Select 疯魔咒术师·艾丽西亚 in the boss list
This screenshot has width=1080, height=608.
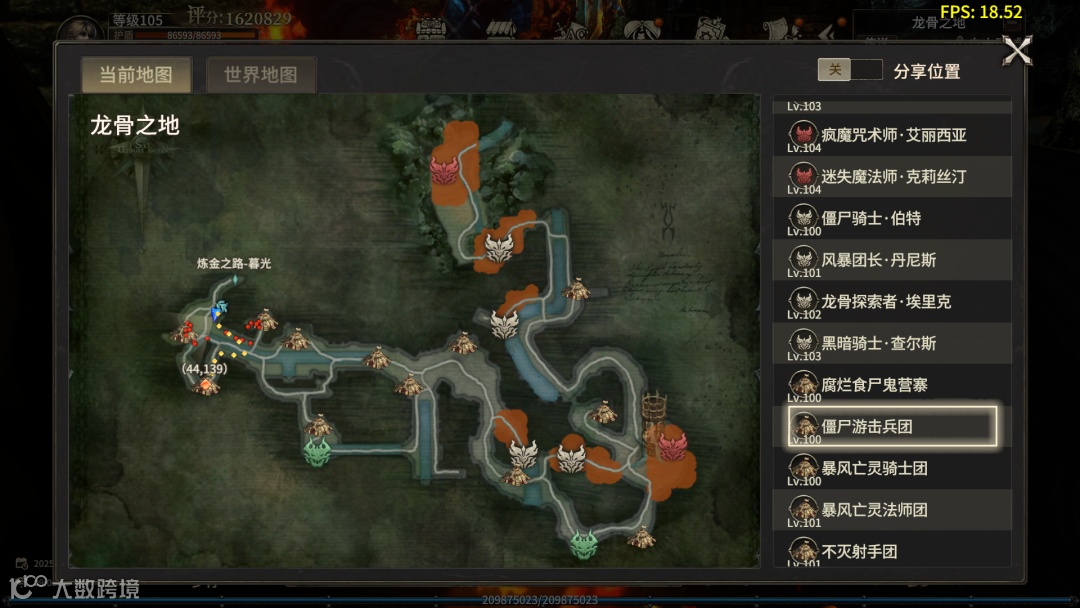click(x=893, y=135)
